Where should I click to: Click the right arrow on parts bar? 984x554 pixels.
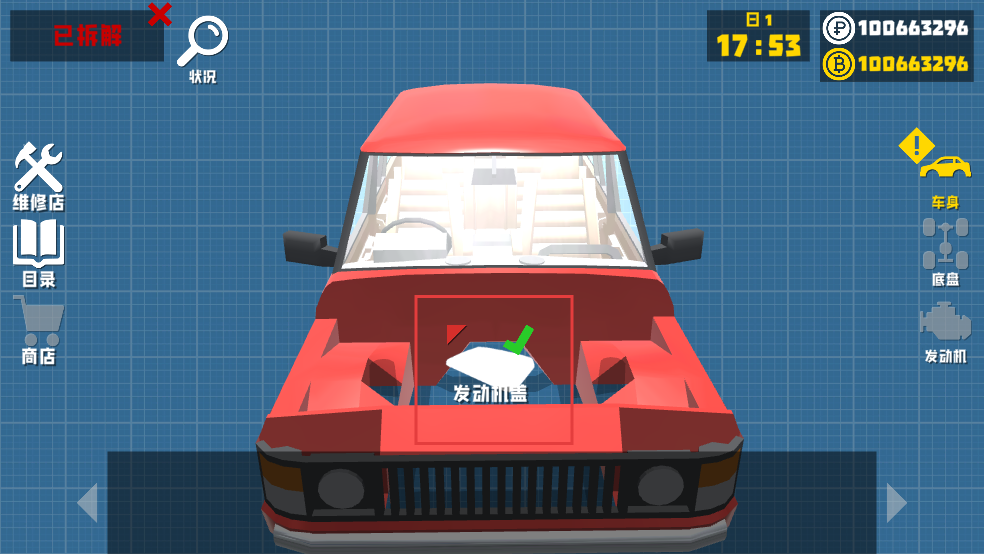(896, 502)
